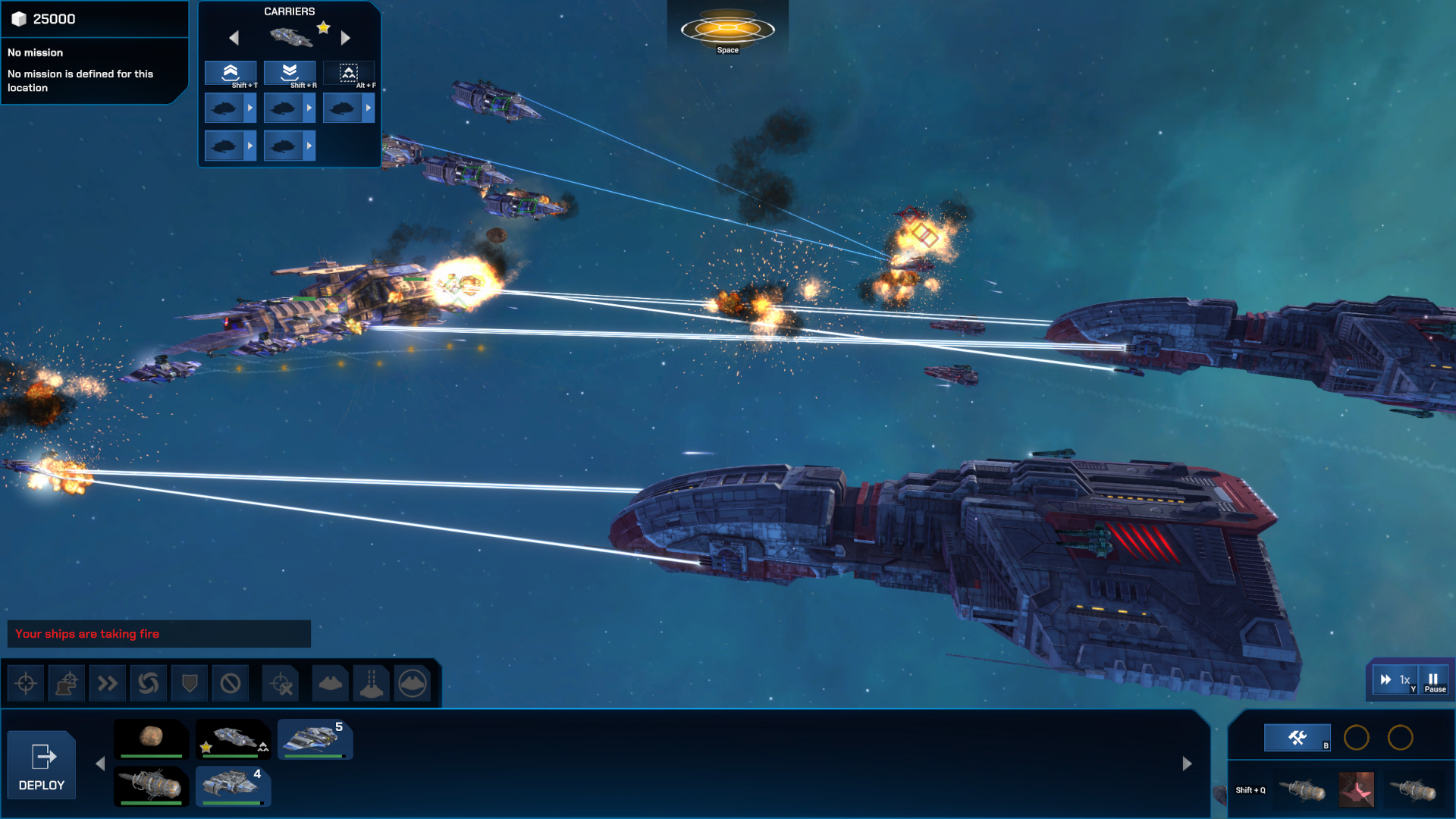Toggle the Alt + F dashed formation option
This screenshot has width=1456, height=819.
pos(349,72)
